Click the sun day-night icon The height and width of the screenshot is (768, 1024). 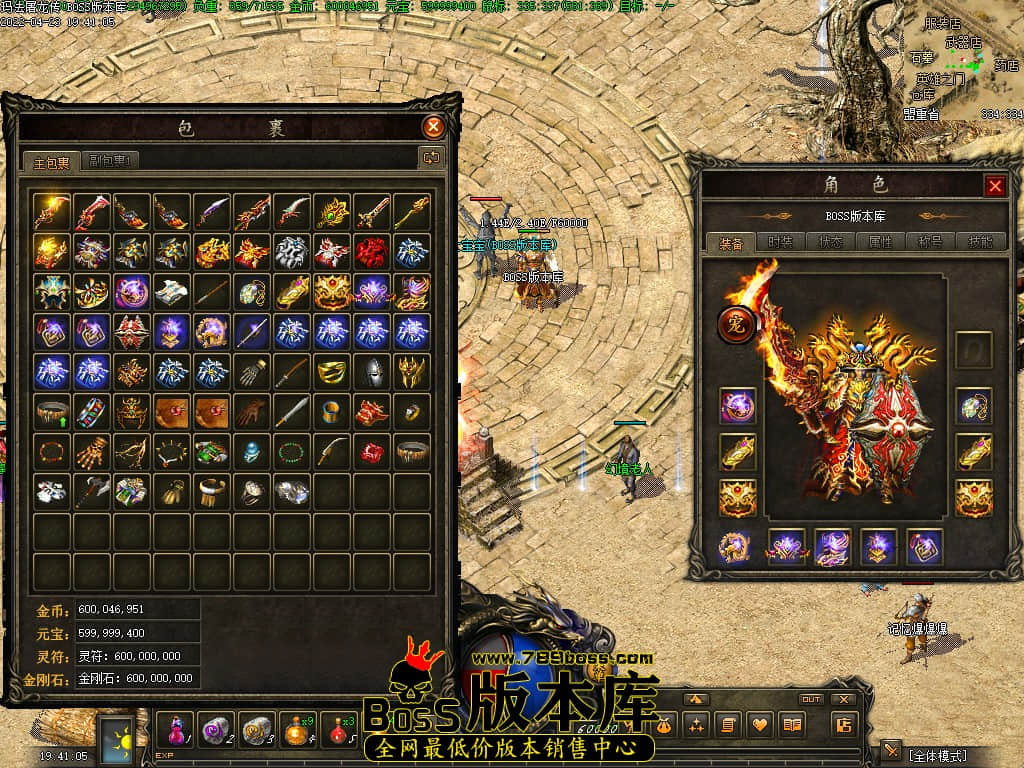(x=122, y=739)
